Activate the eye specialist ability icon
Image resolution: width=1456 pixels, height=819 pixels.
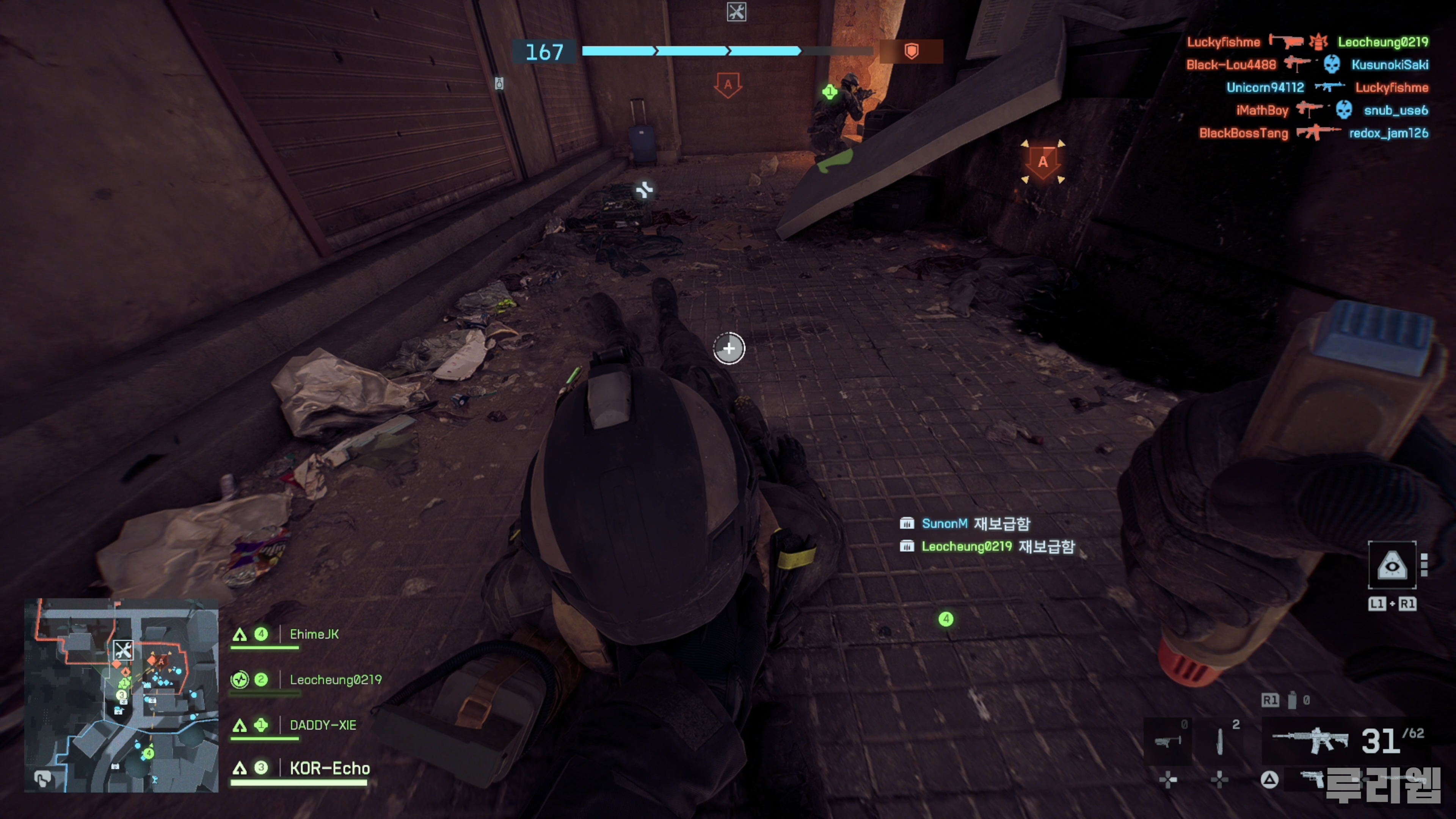click(1392, 565)
